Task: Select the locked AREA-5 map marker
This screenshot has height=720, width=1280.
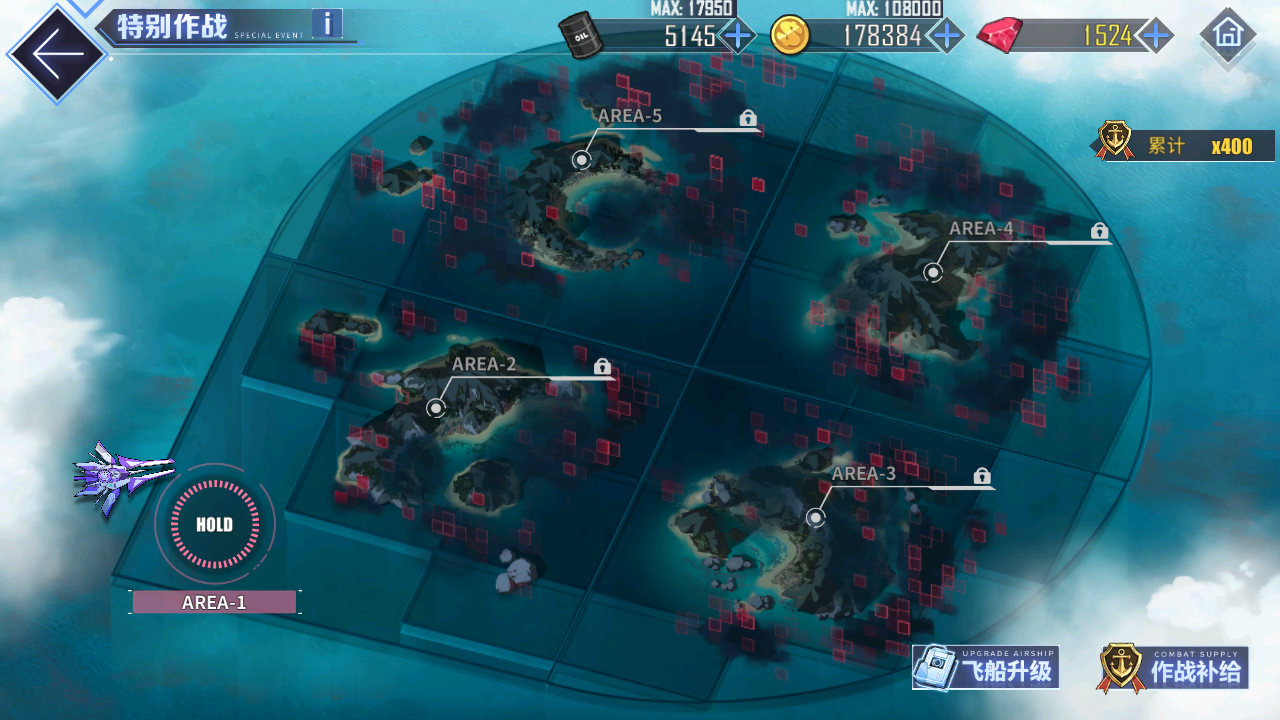Action: click(582, 159)
